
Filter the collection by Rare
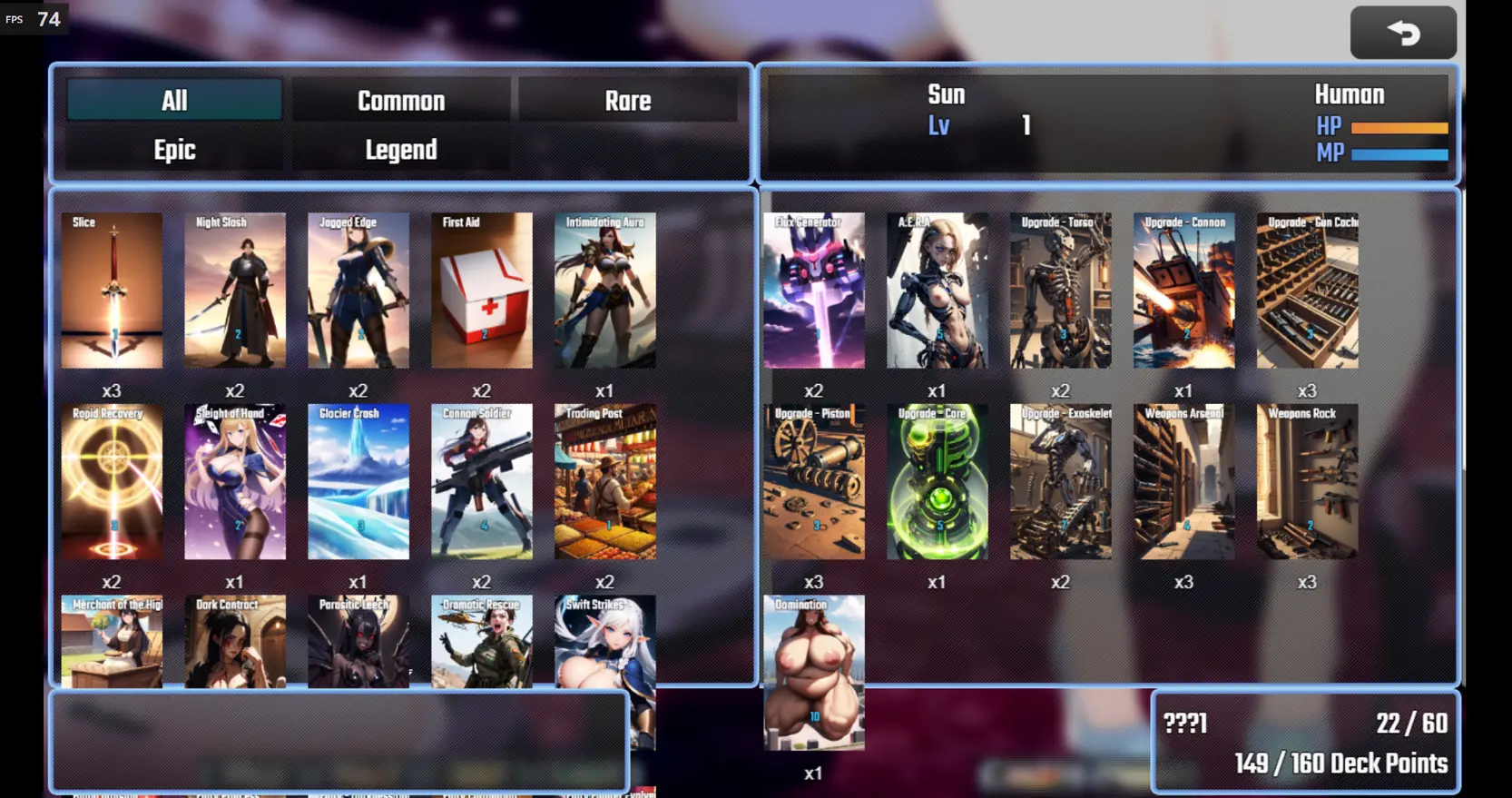627,101
